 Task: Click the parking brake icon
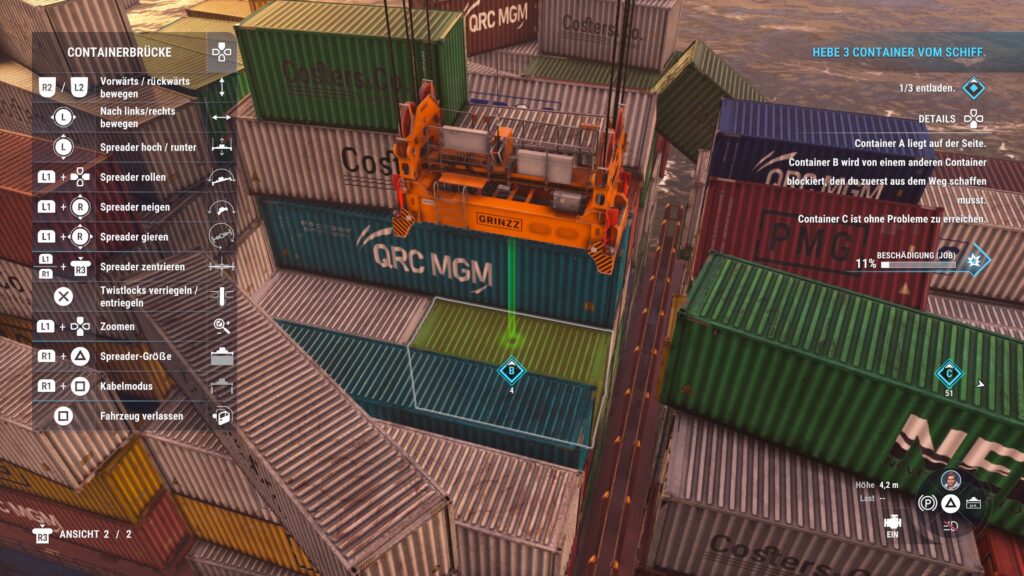928,502
